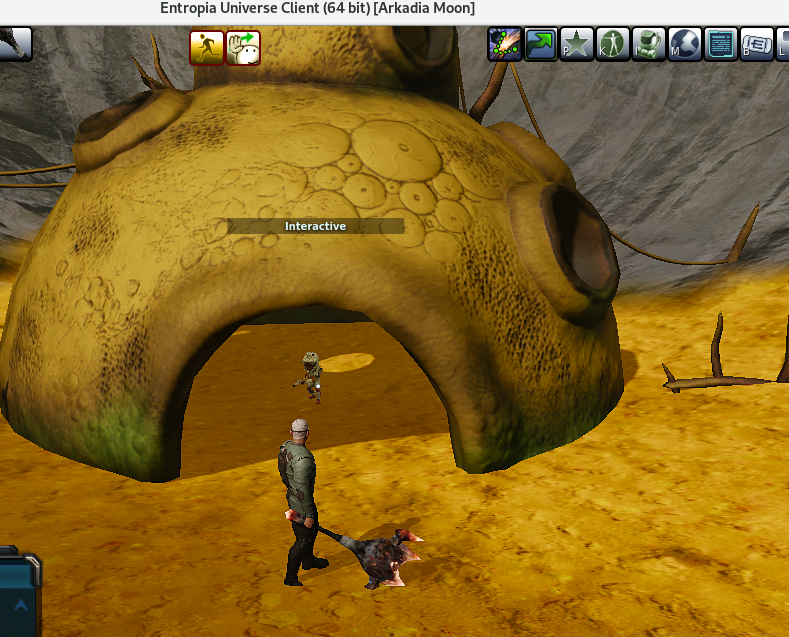Viewport: 789px width, 637px height.
Task: Open the ticket B shortcut icon
Action: pos(757,44)
